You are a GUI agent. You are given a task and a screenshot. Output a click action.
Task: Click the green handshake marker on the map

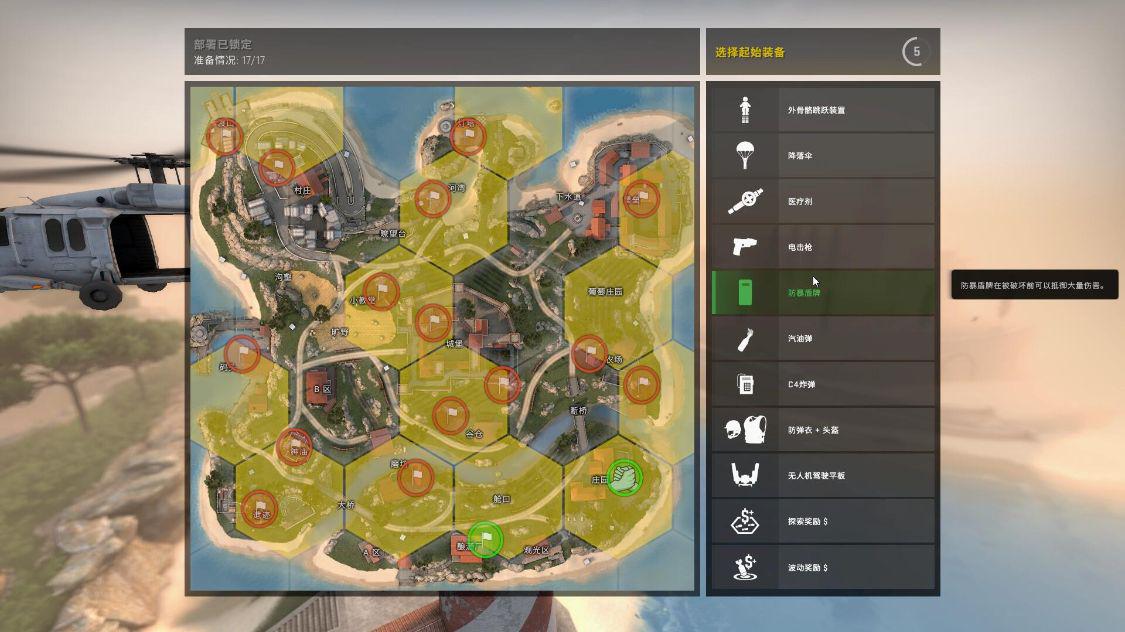(625, 477)
